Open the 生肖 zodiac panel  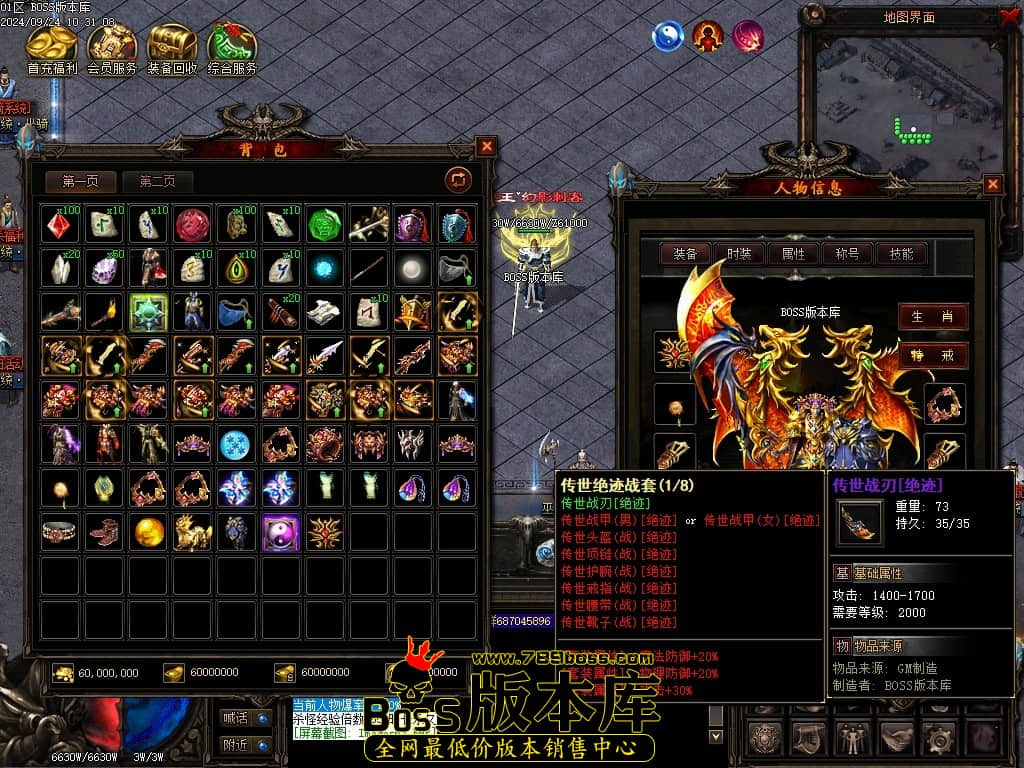click(932, 316)
